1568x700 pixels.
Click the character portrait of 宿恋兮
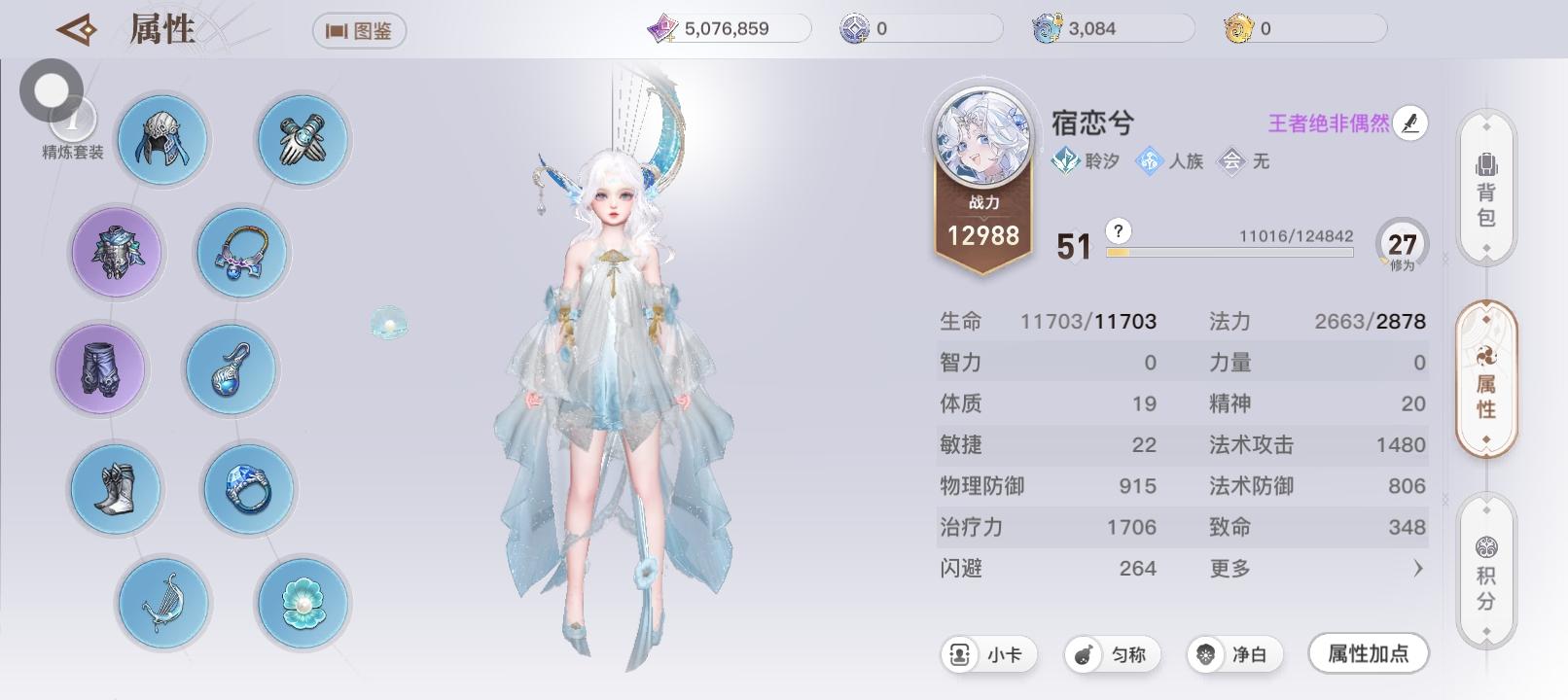[x=982, y=138]
